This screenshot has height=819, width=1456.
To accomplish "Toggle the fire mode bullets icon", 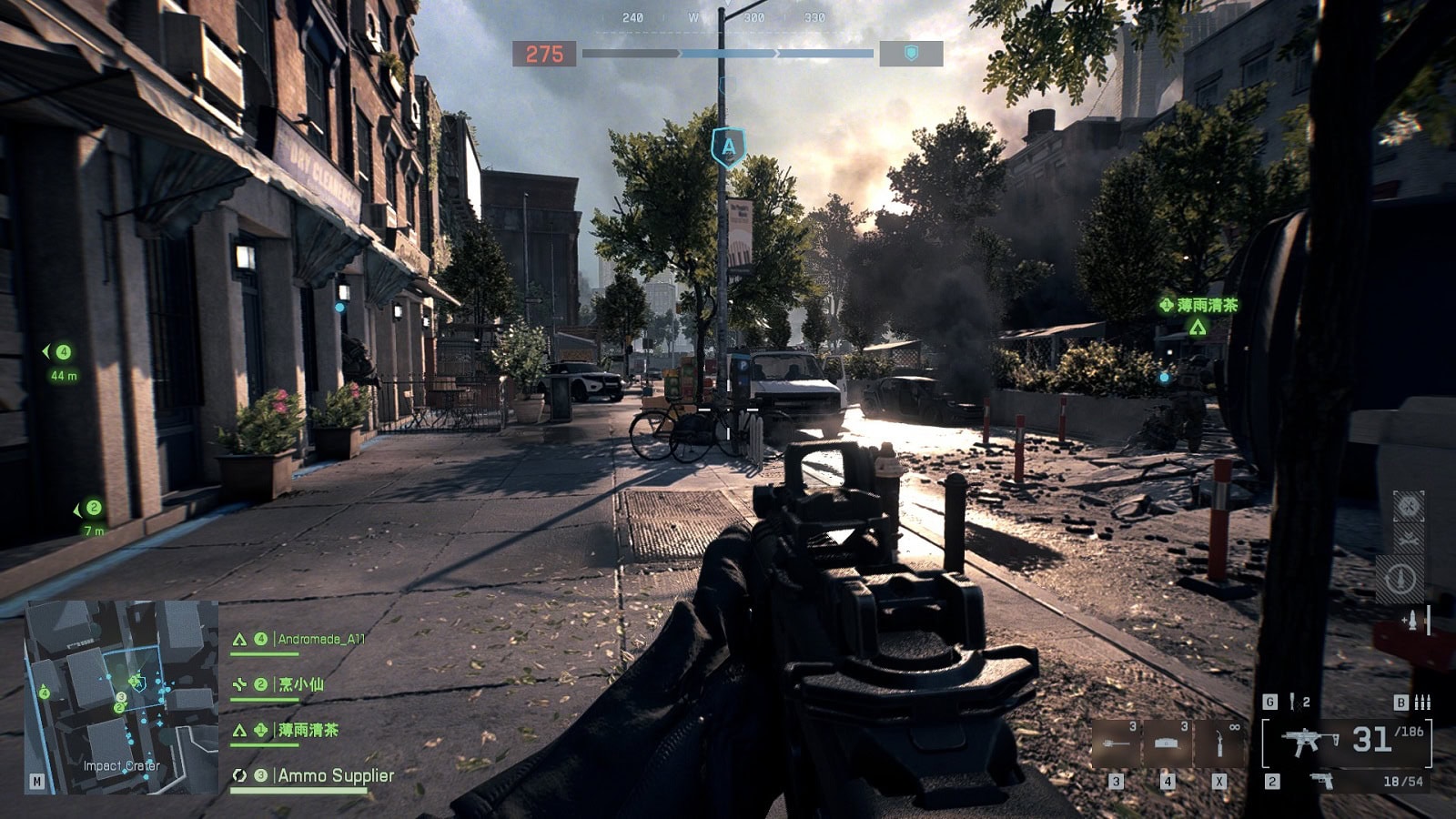I will click(1422, 702).
